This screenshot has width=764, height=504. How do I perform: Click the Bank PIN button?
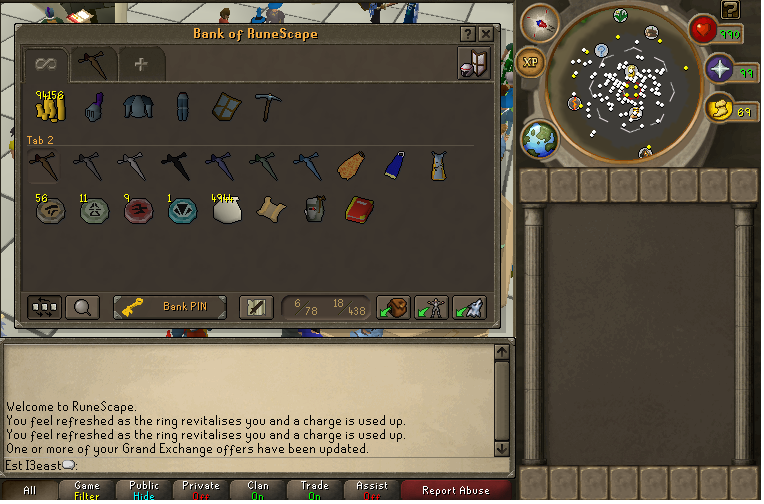coord(170,307)
